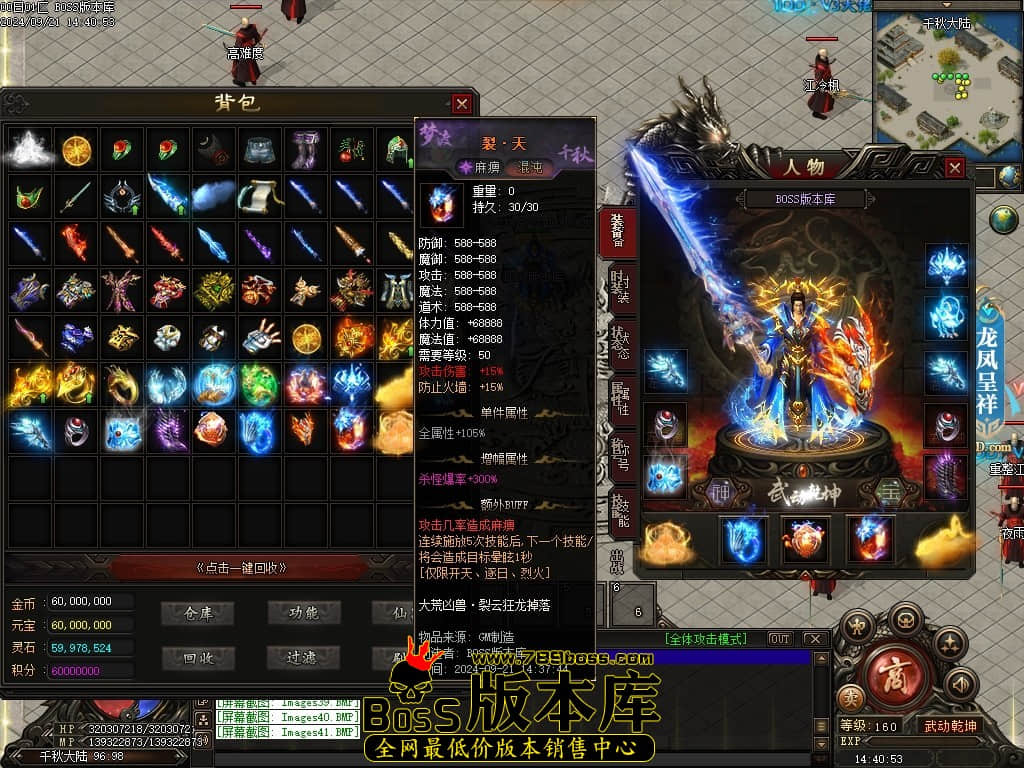Click the 神 button beside character pedestal
This screenshot has height=768, width=1024.
click(720, 491)
